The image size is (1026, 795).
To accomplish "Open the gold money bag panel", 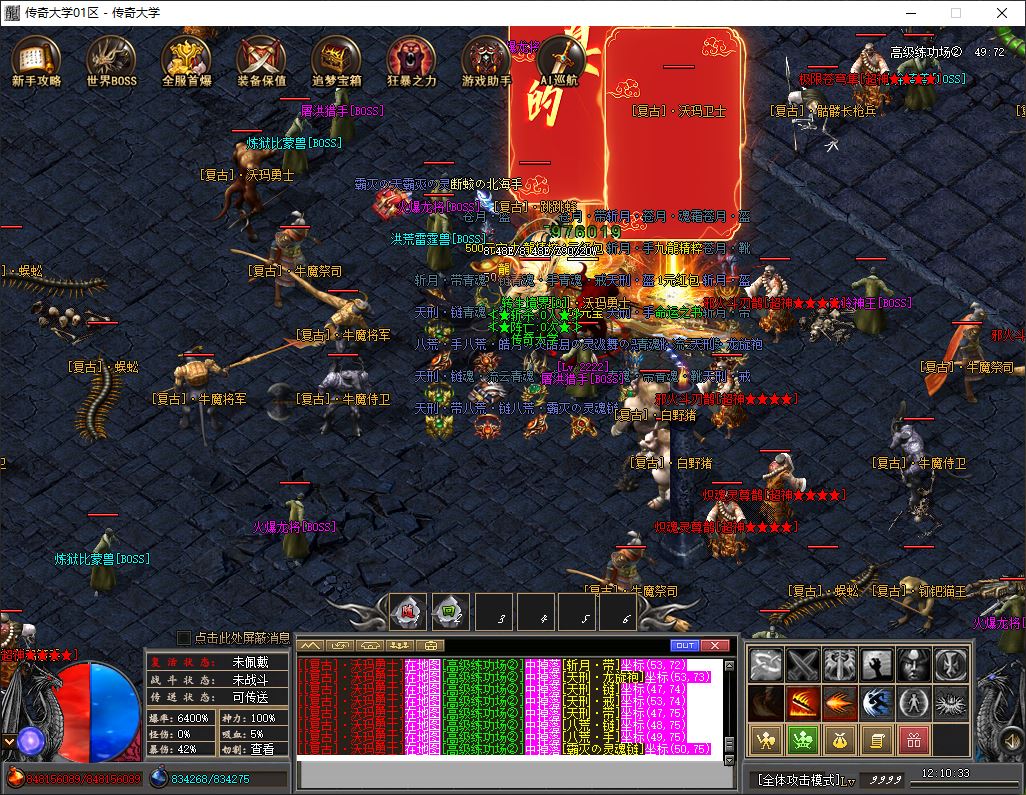I will [839, 740].
